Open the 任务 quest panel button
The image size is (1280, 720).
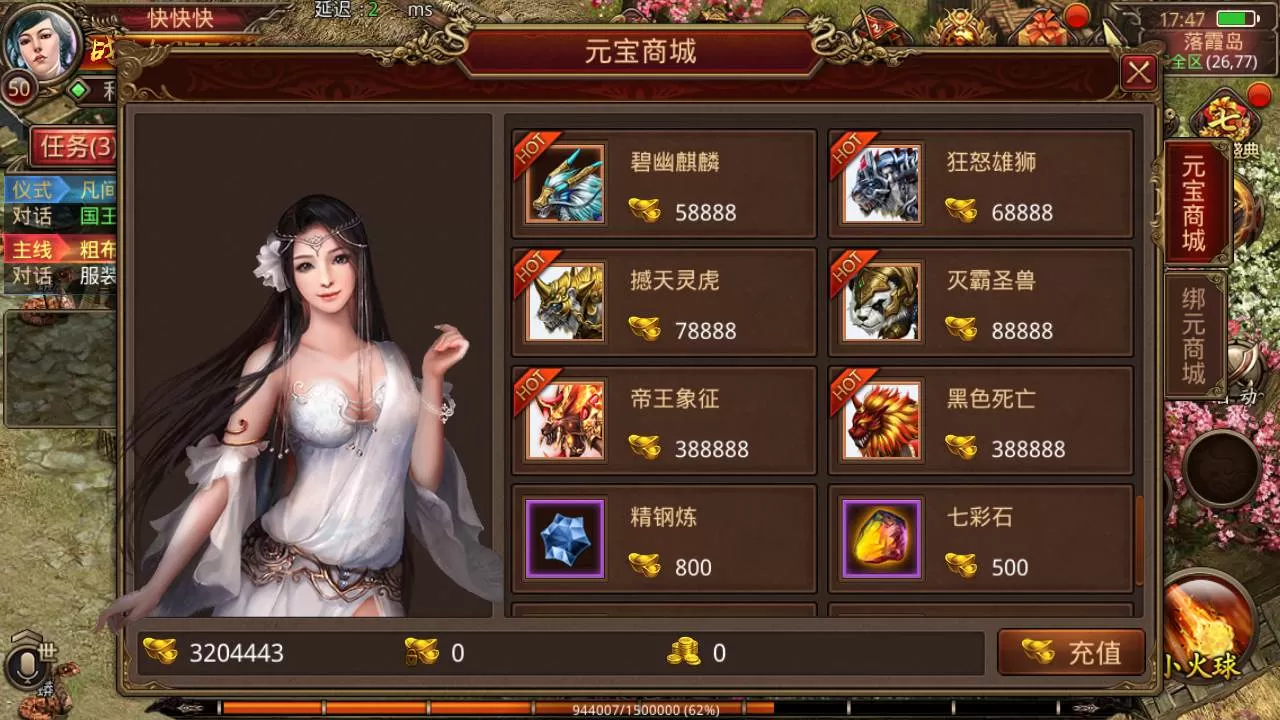pyautogui.click(x=74, y=148)
